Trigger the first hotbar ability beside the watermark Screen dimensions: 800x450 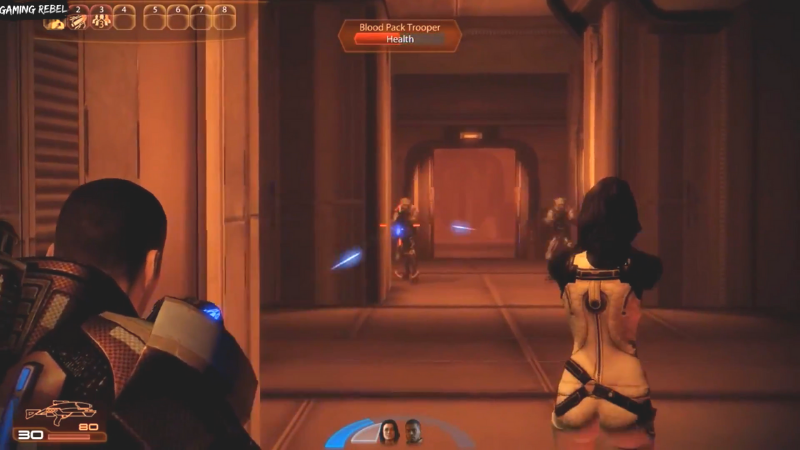click(x=53, y=21)
